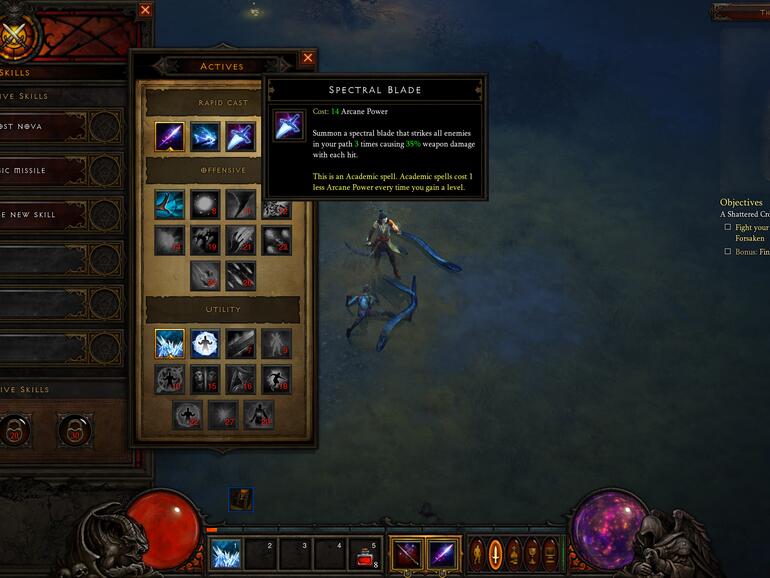This screenshot has height=578, width=770.
Task: Click the purple needle secondary mouse skill slot
Action: click(x=442, y=553)
